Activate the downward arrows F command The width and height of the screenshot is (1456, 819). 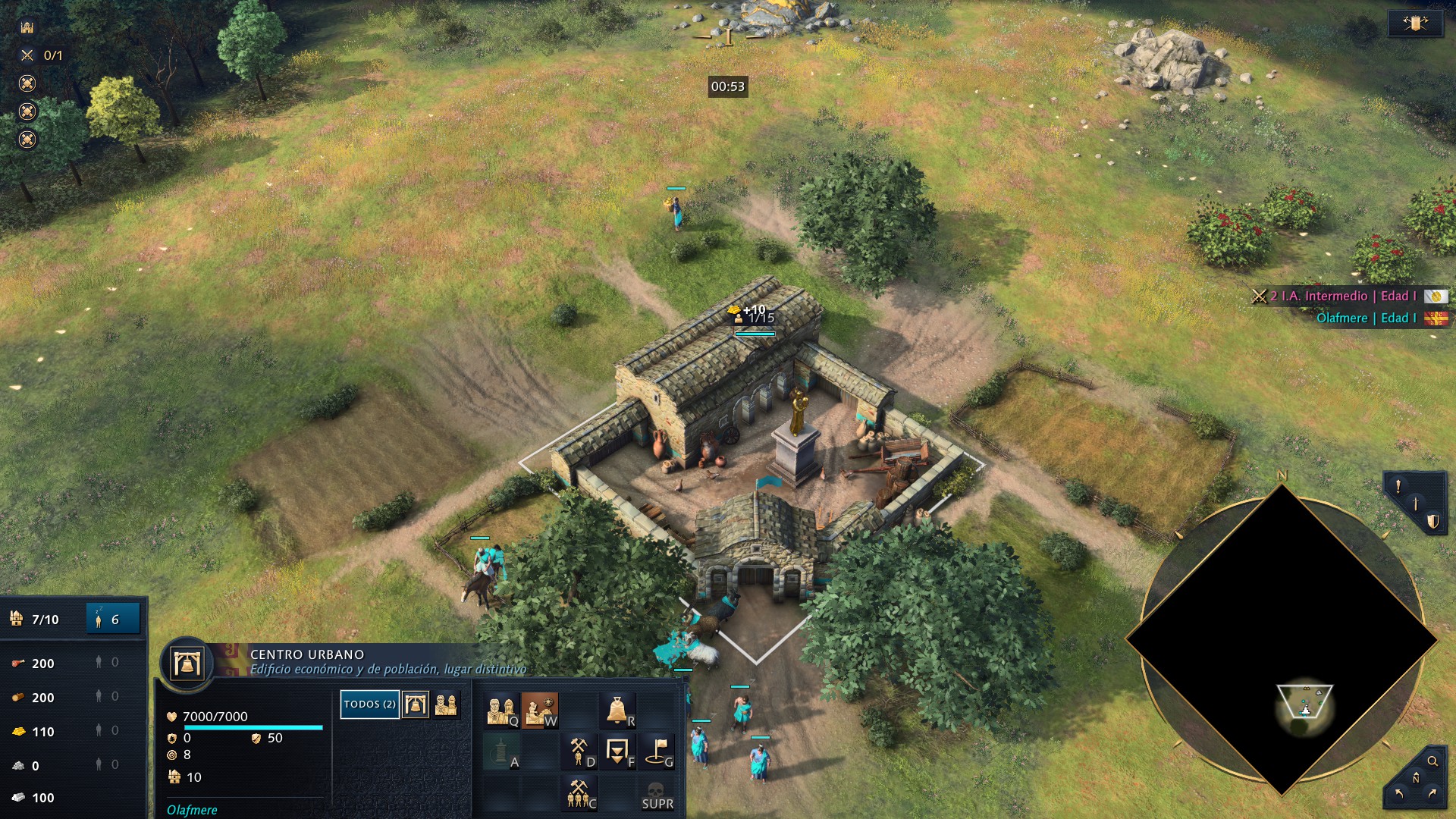click(618, 752)
